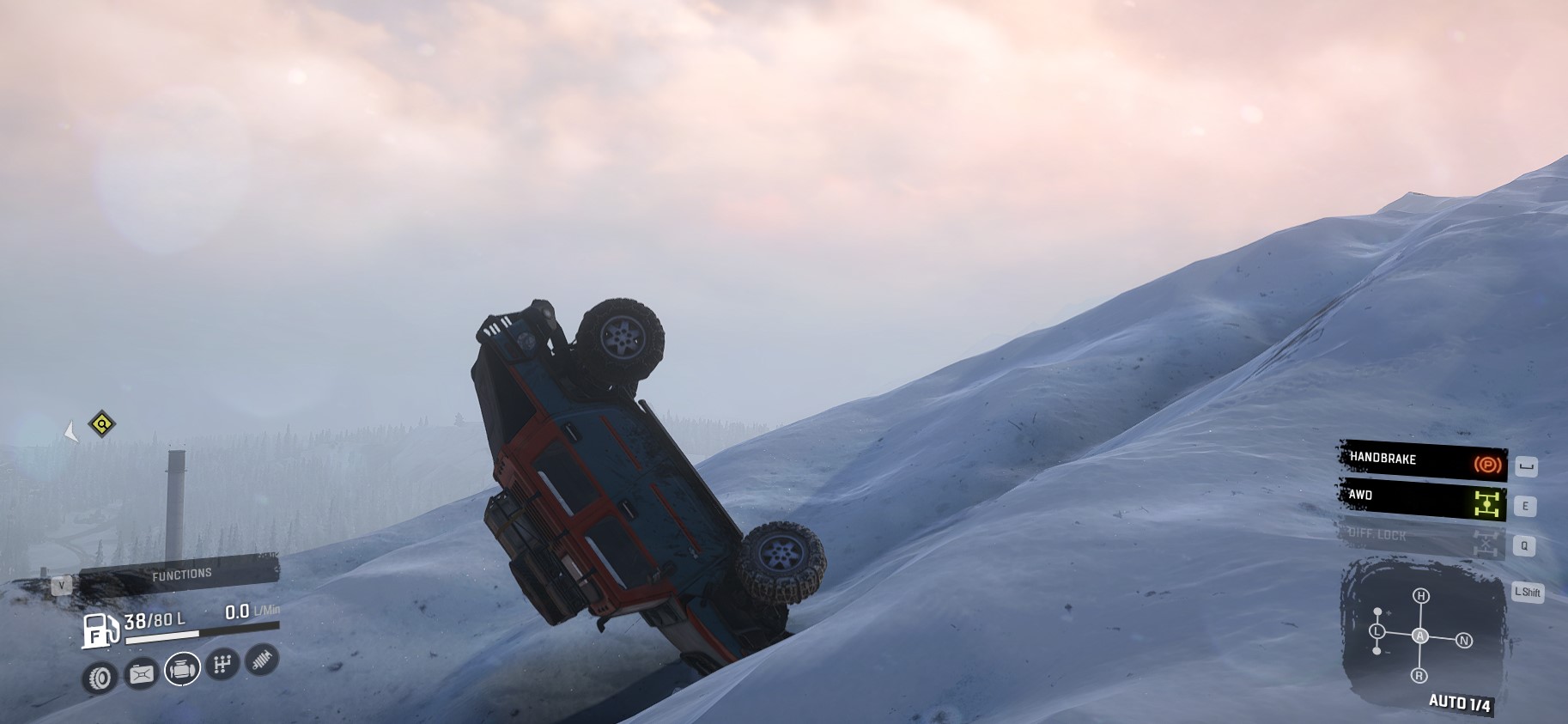Screen dimensions: 1568x724
Task: Shift the gearbox to High gear
Action: [1421, 597]
